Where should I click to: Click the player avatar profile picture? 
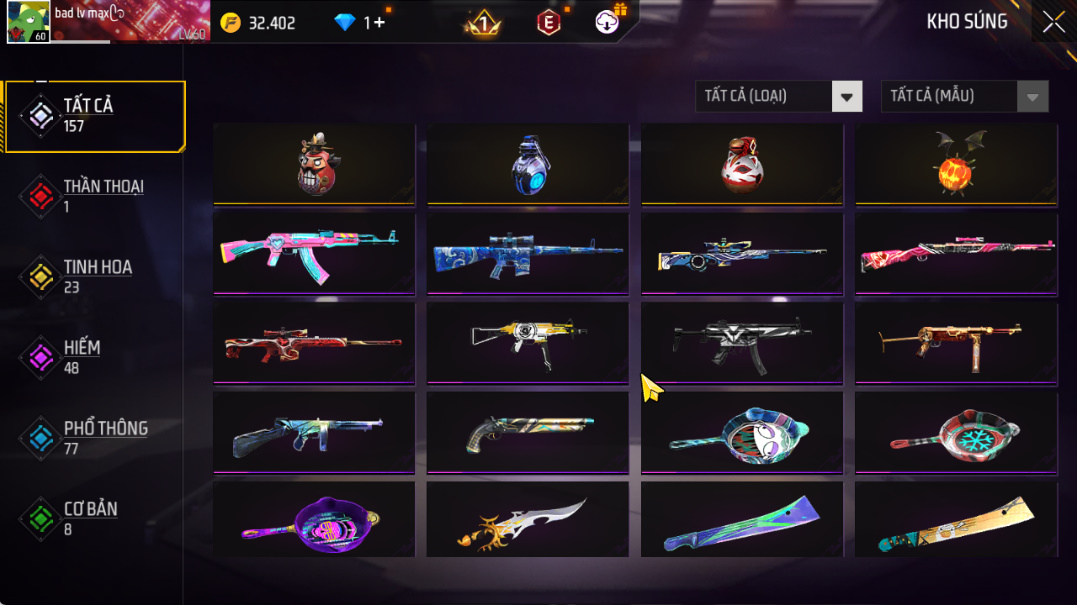28,22
